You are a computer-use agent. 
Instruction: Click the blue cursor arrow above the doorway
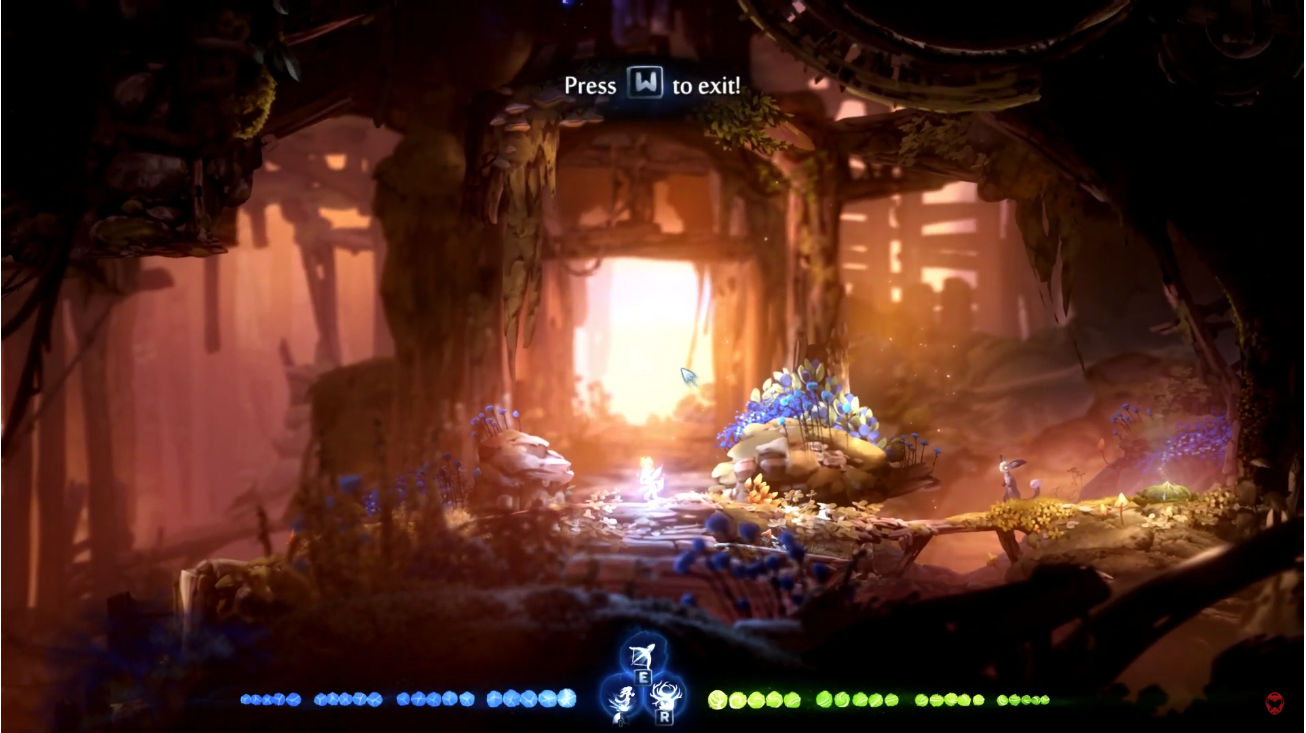click(x=686, y=377)
